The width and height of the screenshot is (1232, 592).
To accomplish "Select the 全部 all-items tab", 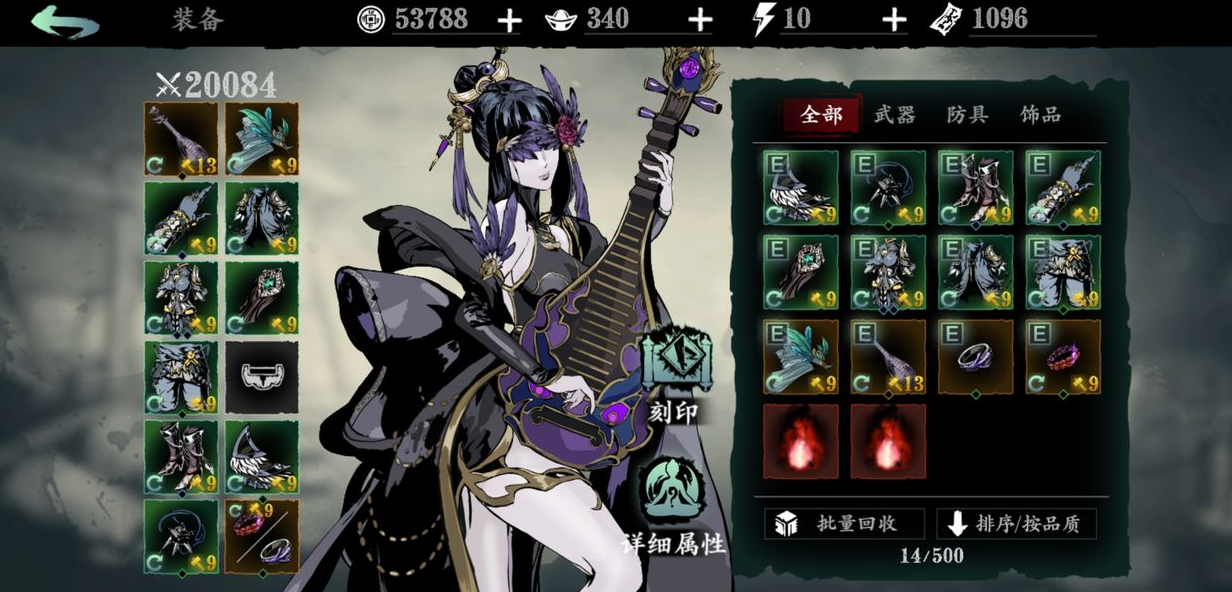I will [x=821, y=115].
